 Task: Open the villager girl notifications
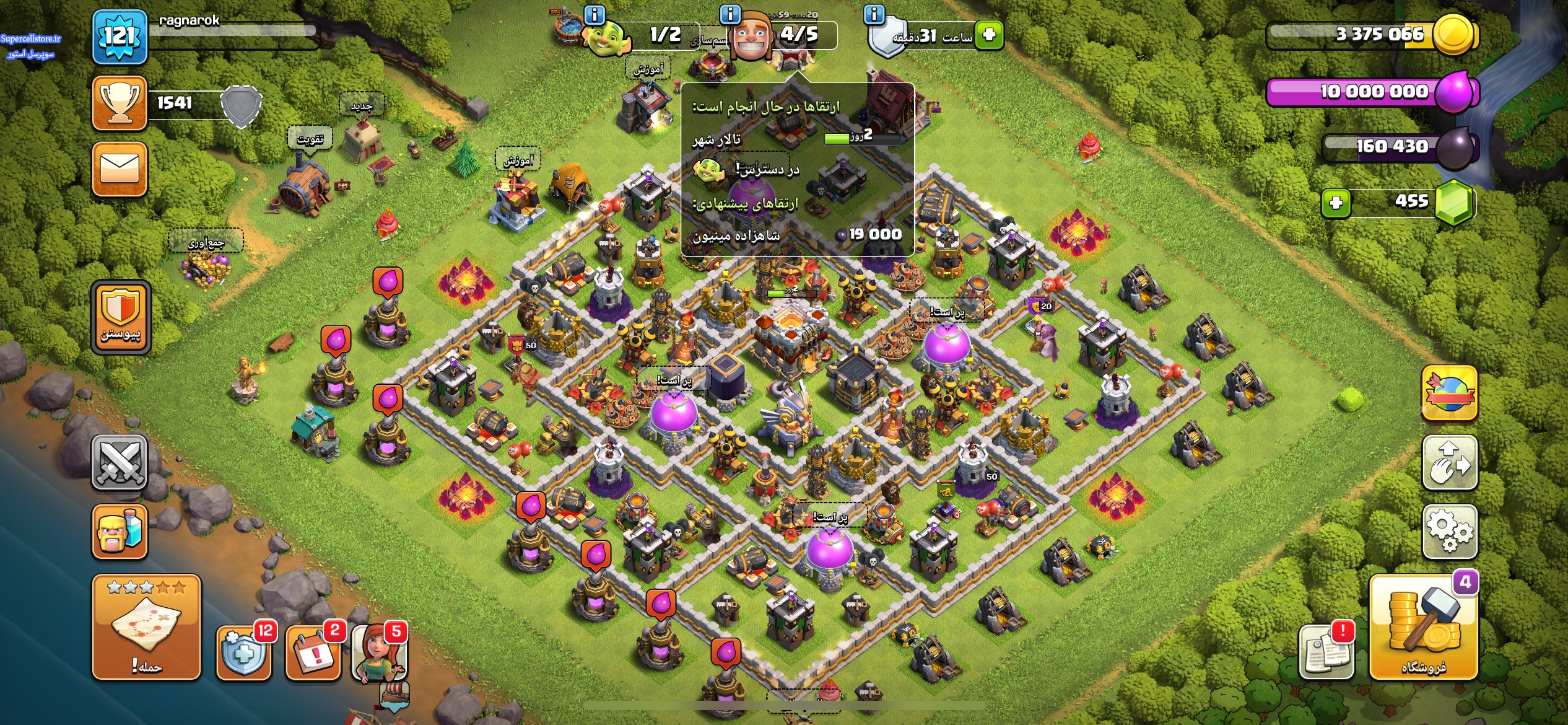point(380,652)
